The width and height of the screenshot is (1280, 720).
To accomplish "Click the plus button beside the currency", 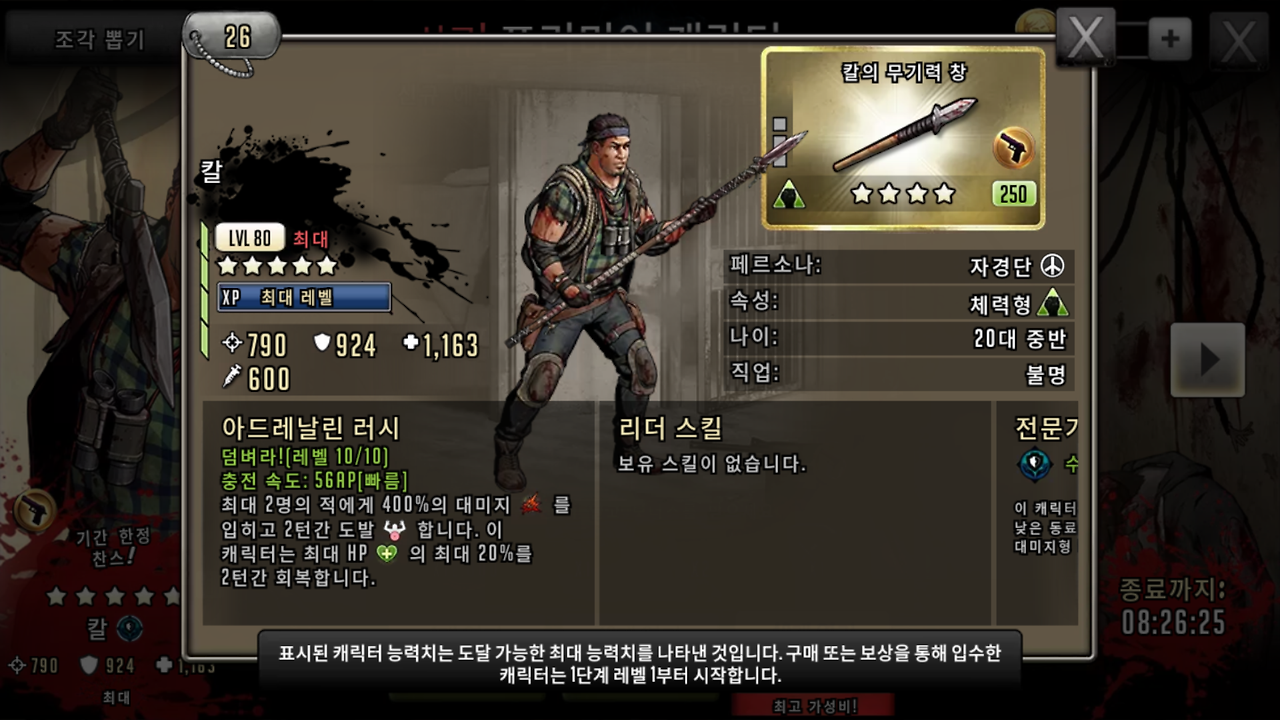I will coord(1170,40).
